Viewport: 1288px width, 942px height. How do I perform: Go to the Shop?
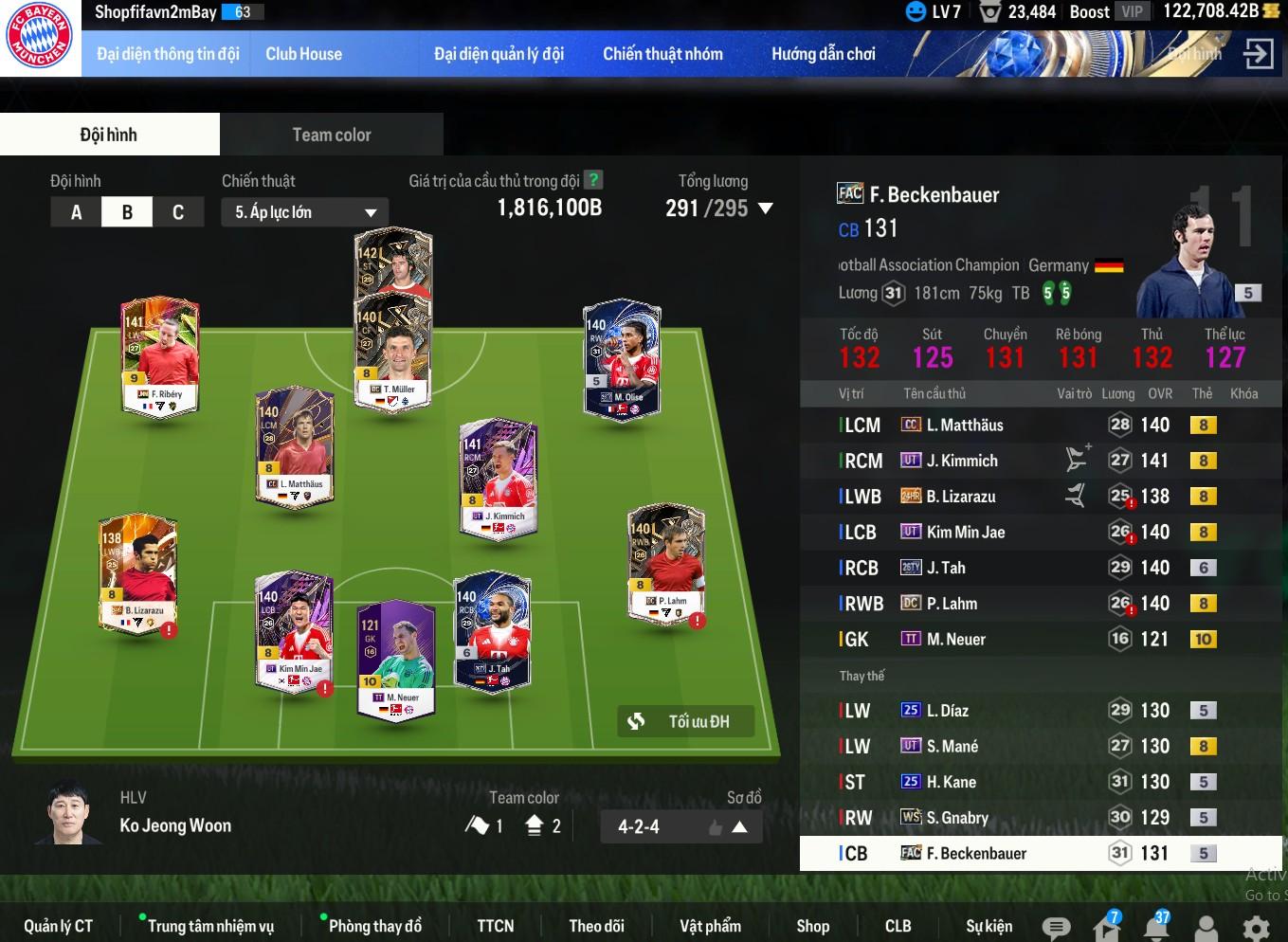pos(812,926)
